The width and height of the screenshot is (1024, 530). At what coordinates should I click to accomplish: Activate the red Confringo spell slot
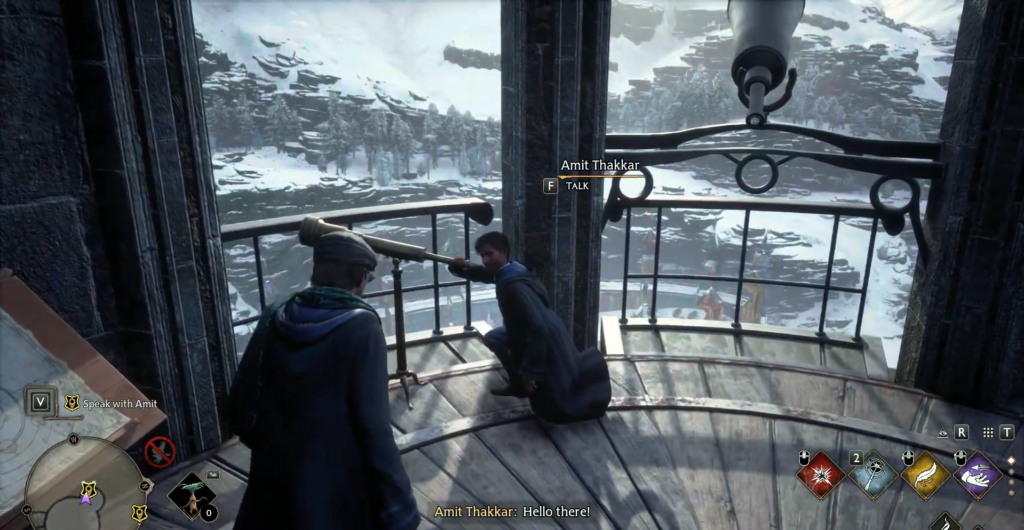point(822,475)
